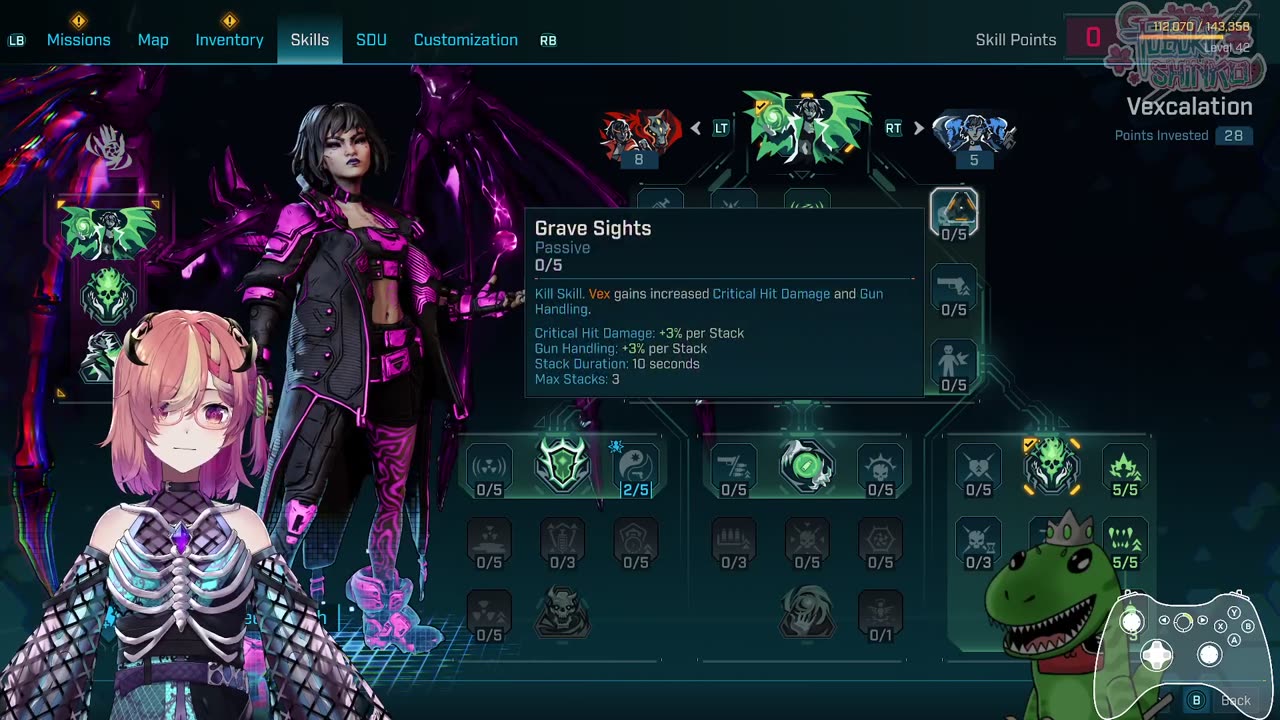Click the right arrow beside the skill trees

(x=918, y=128)
